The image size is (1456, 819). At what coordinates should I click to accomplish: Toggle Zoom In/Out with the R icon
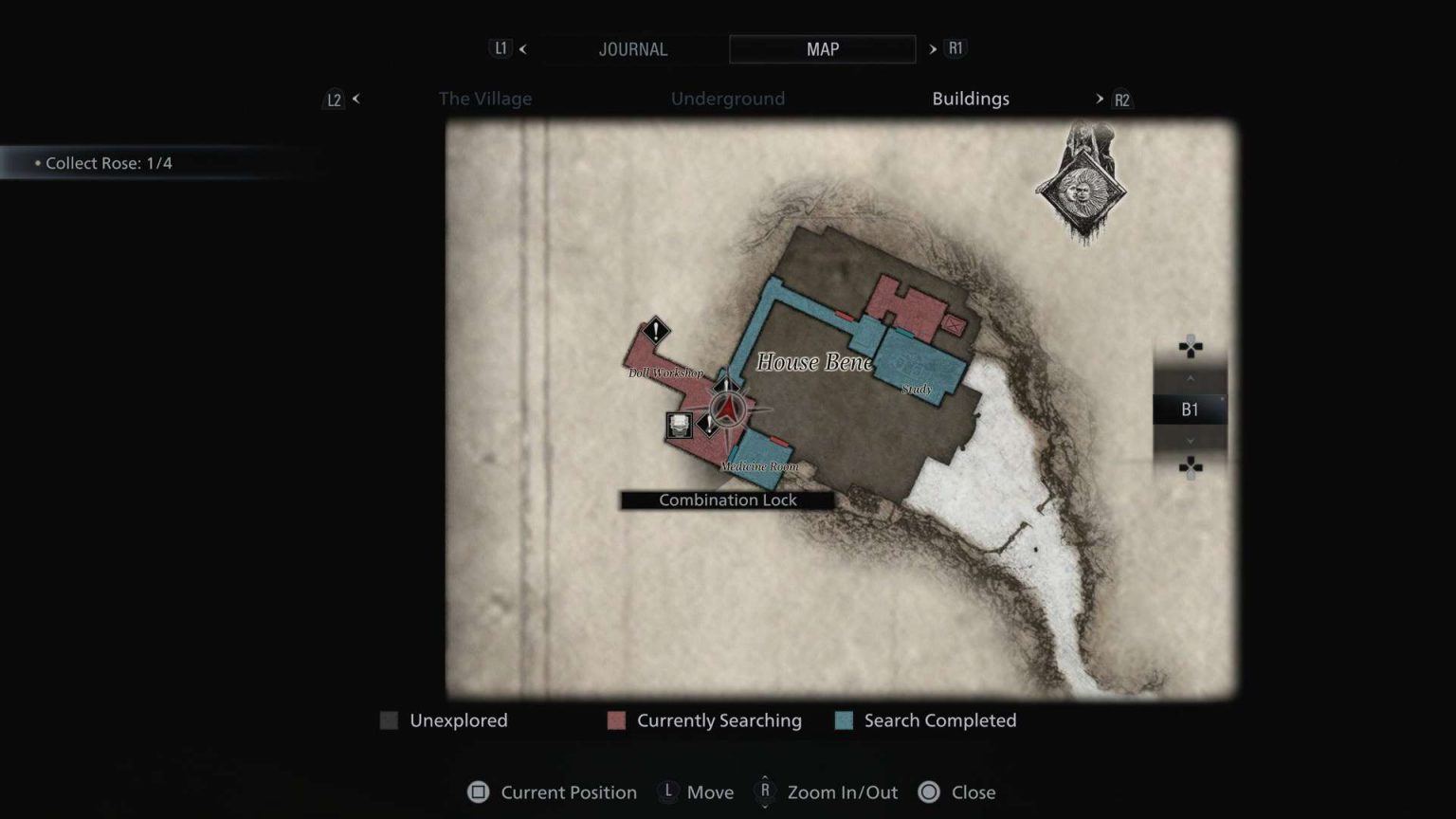[x=764, y=792]
